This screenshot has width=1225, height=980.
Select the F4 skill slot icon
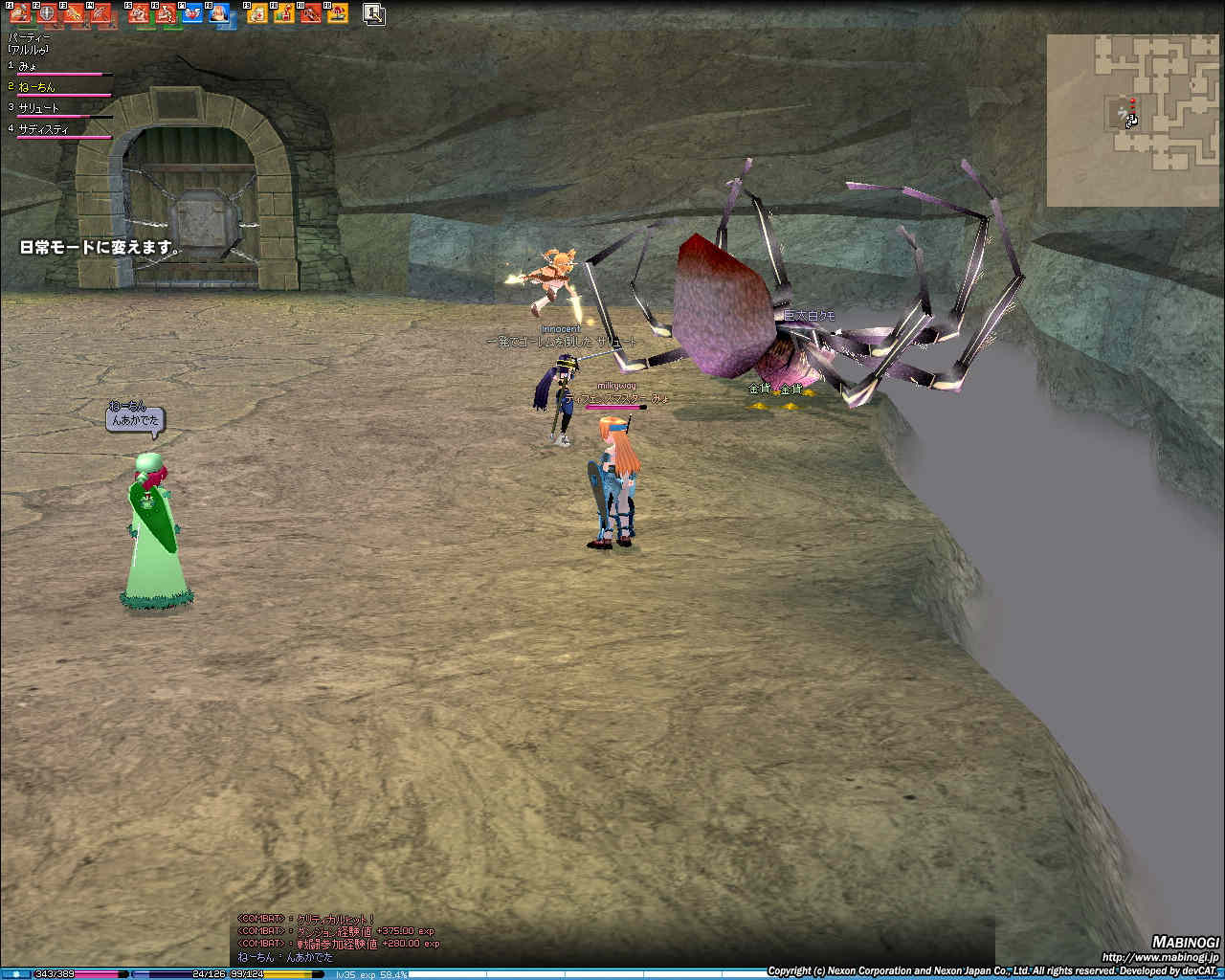[x=100, y=13]
